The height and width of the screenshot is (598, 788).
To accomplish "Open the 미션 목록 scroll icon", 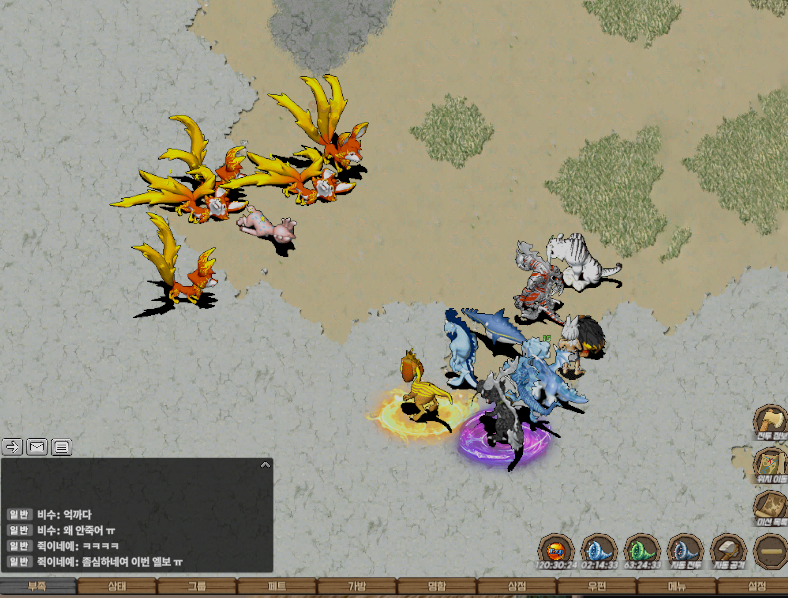I will point(771,507).
